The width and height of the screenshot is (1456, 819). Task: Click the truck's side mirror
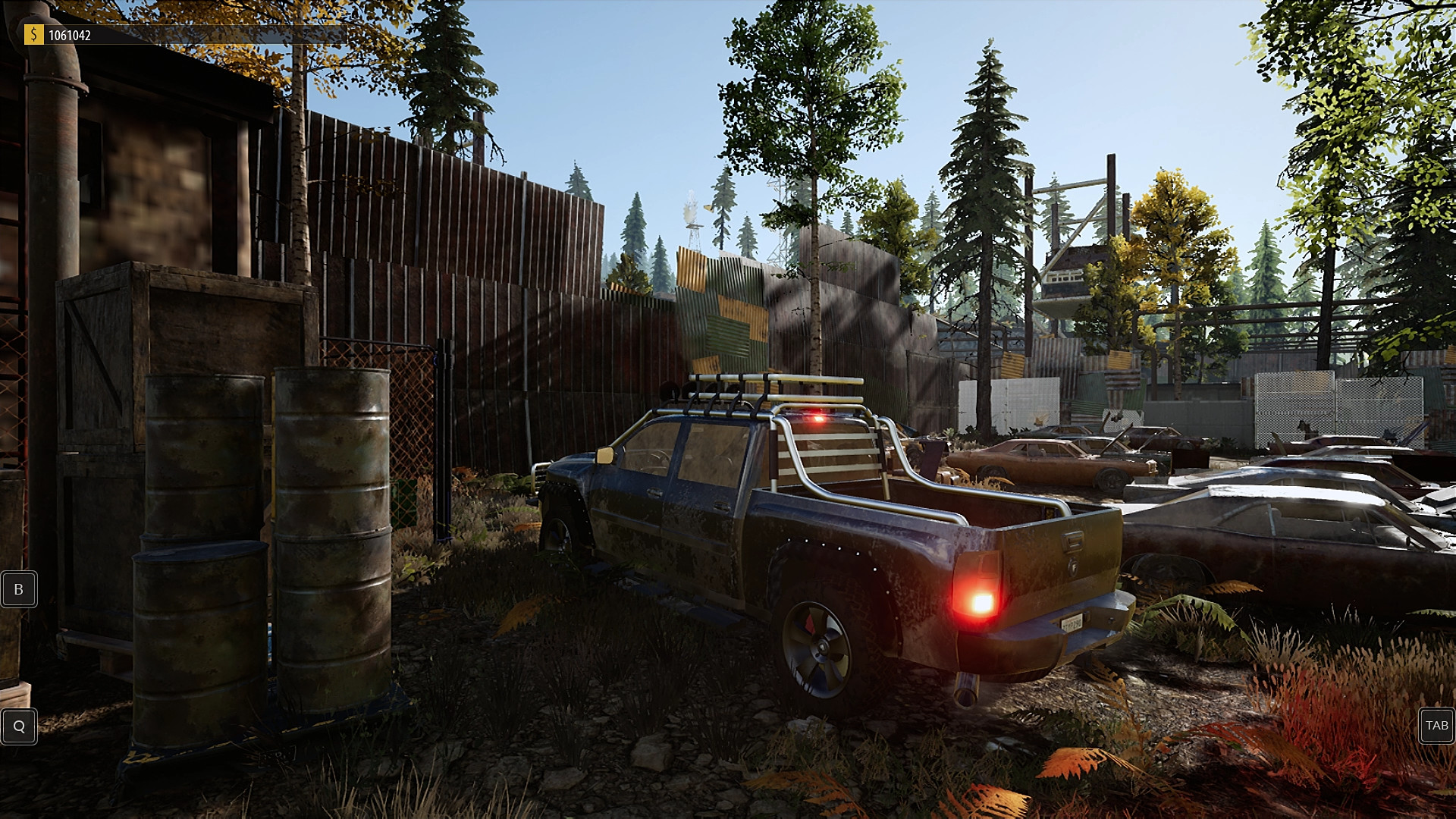click(603, 456)
